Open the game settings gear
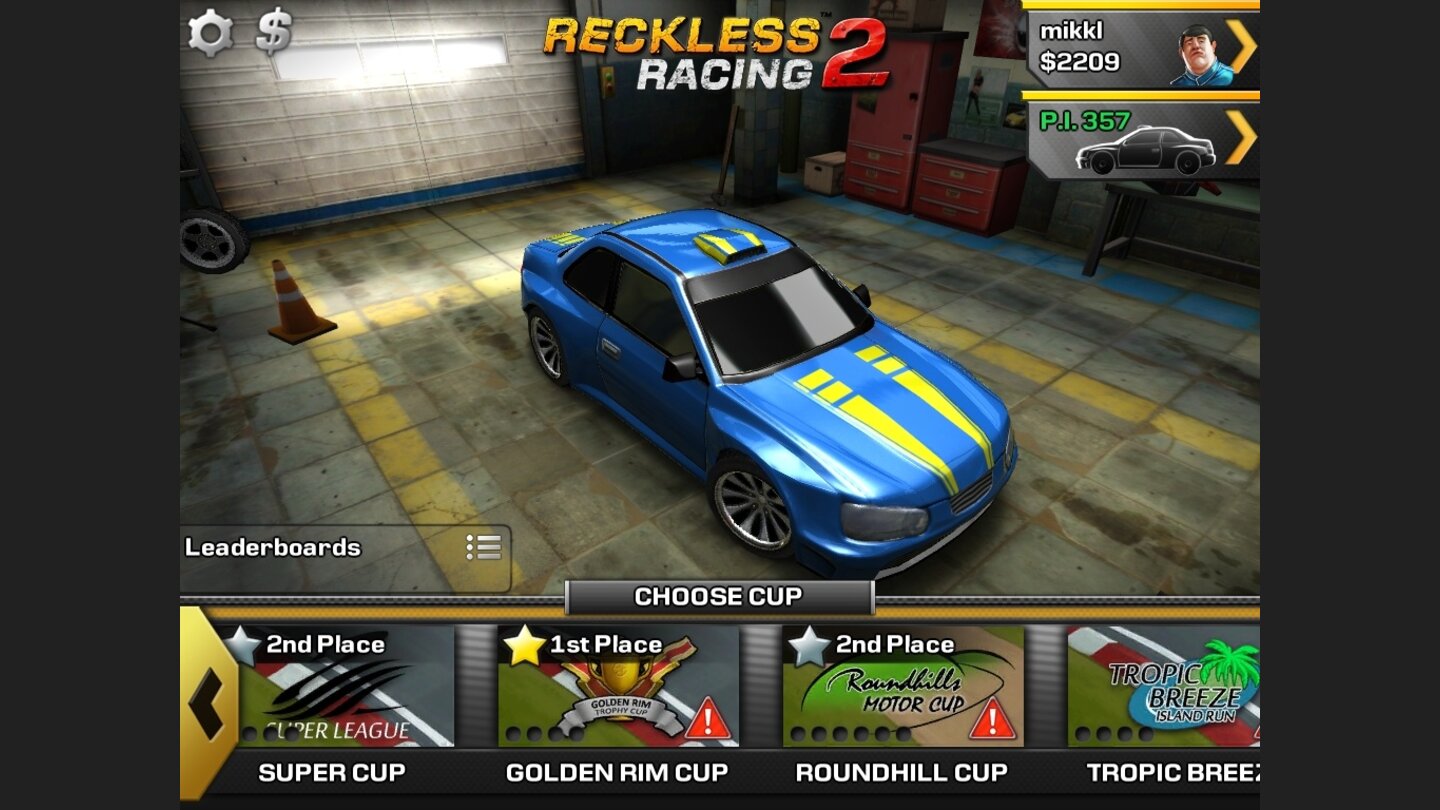Image resolution: width=1440 pixels, height=810 pixels. tap(210, 33)
